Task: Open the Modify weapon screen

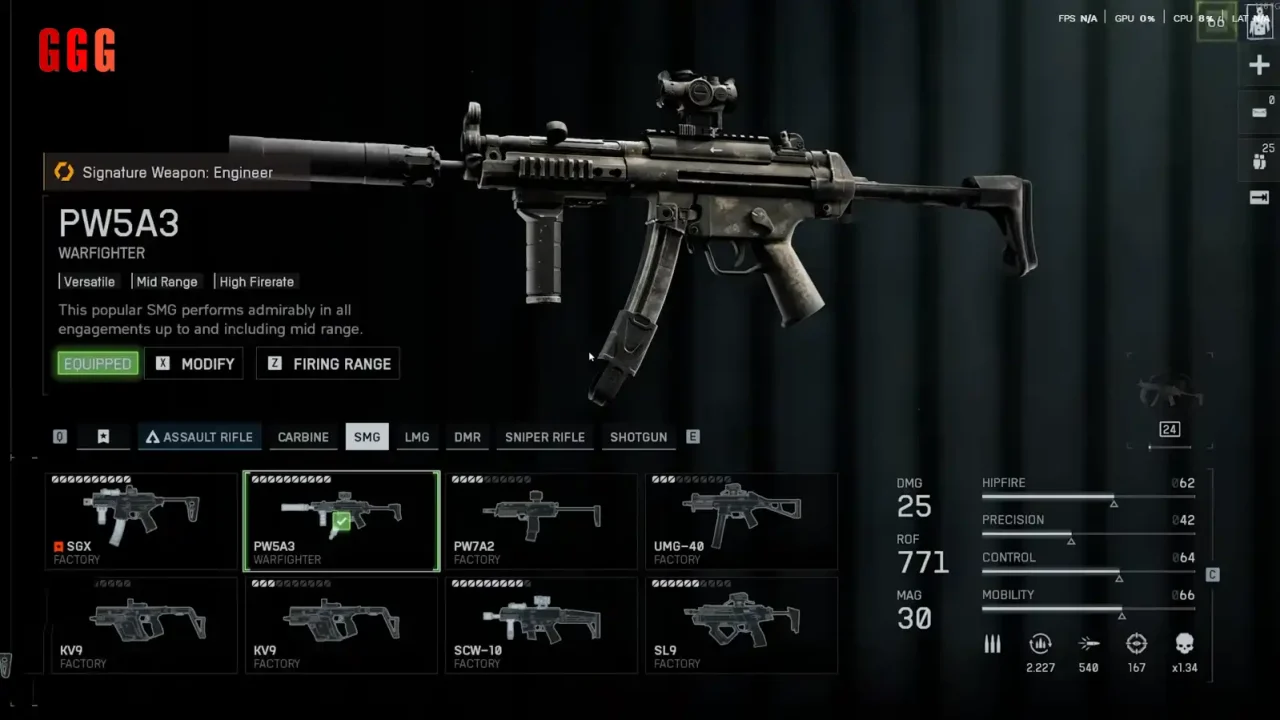Action: click(194, 364)
